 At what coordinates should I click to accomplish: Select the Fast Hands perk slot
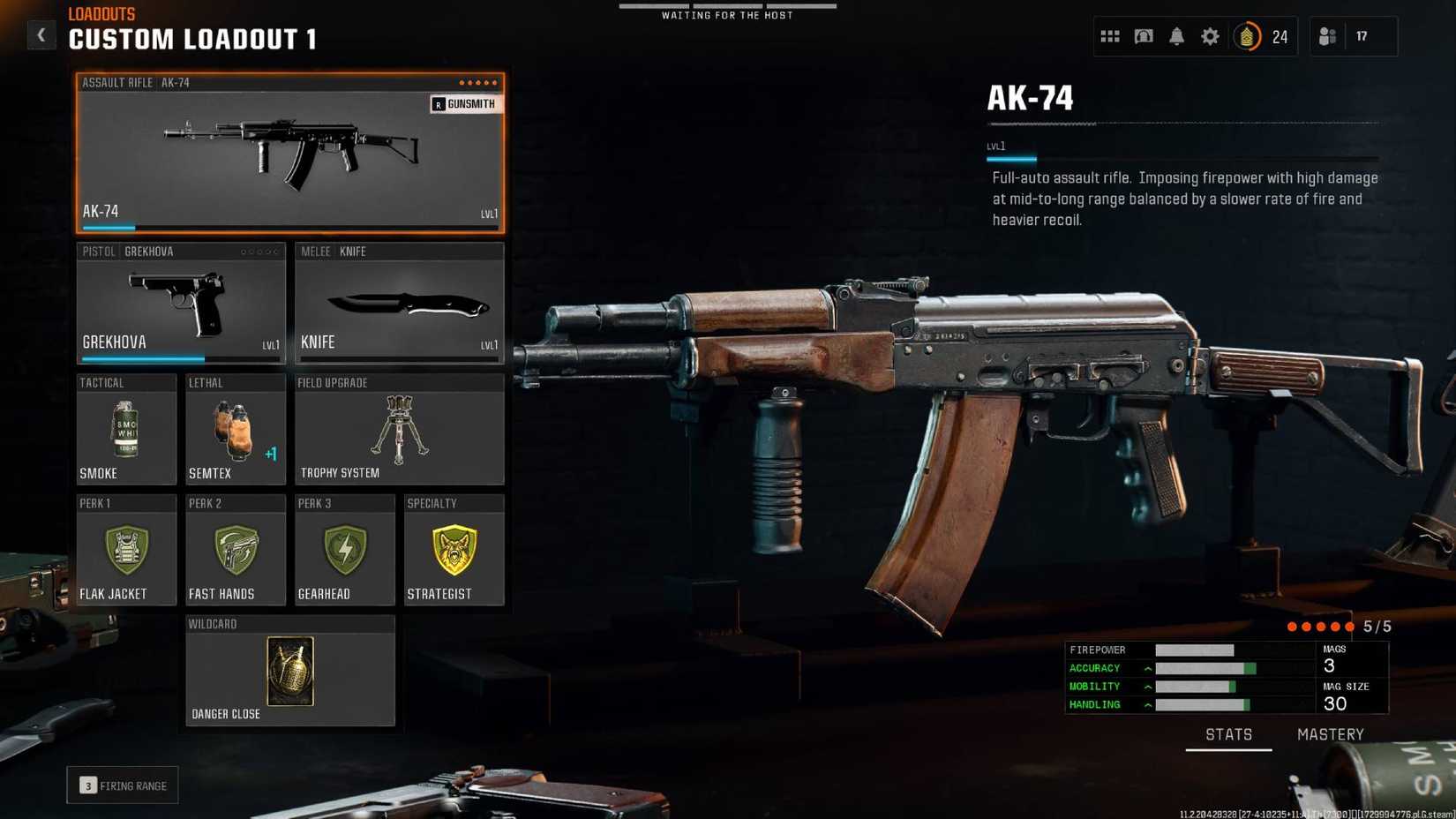pos(235,551)
